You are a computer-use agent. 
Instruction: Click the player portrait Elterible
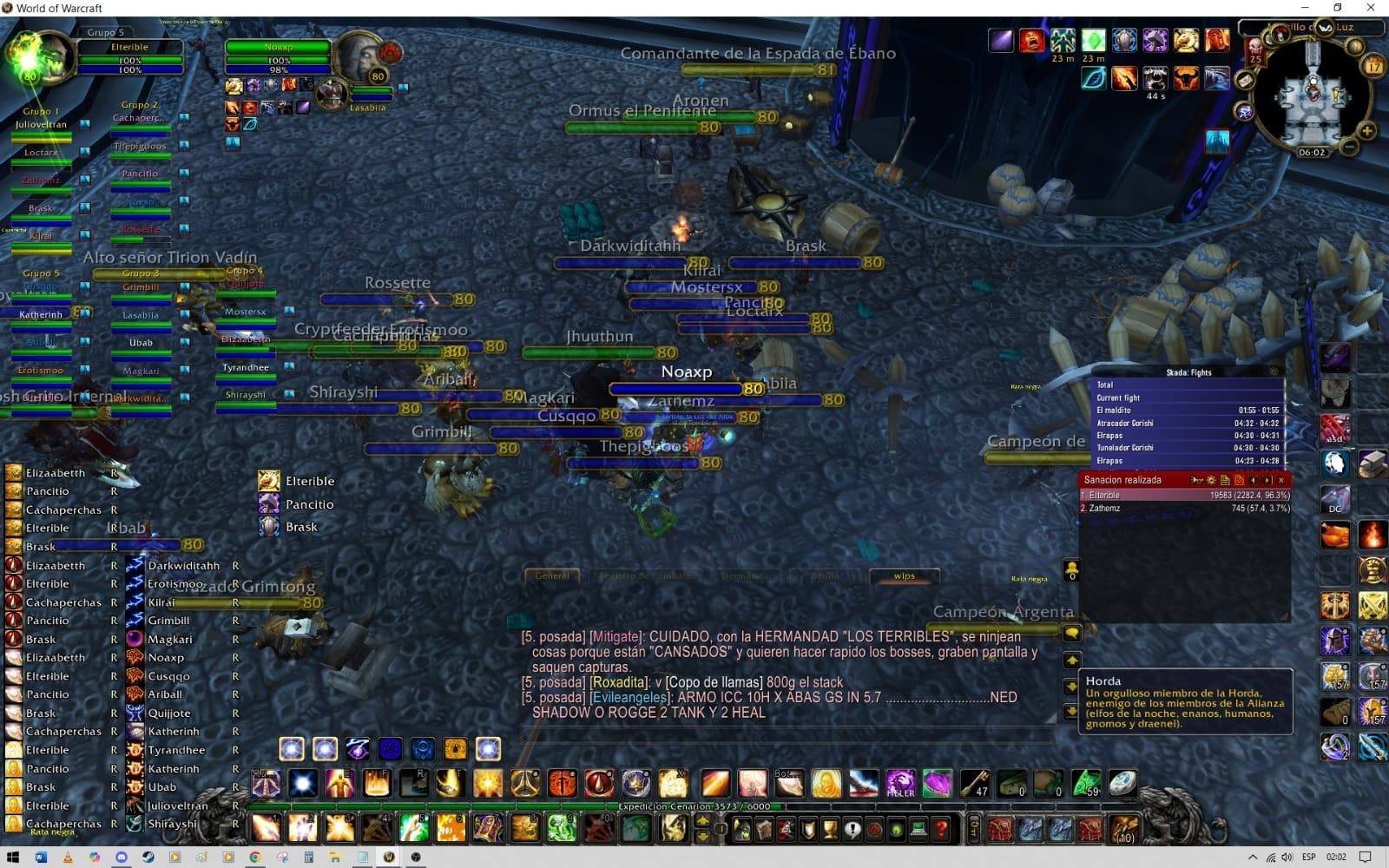(39, 56)
